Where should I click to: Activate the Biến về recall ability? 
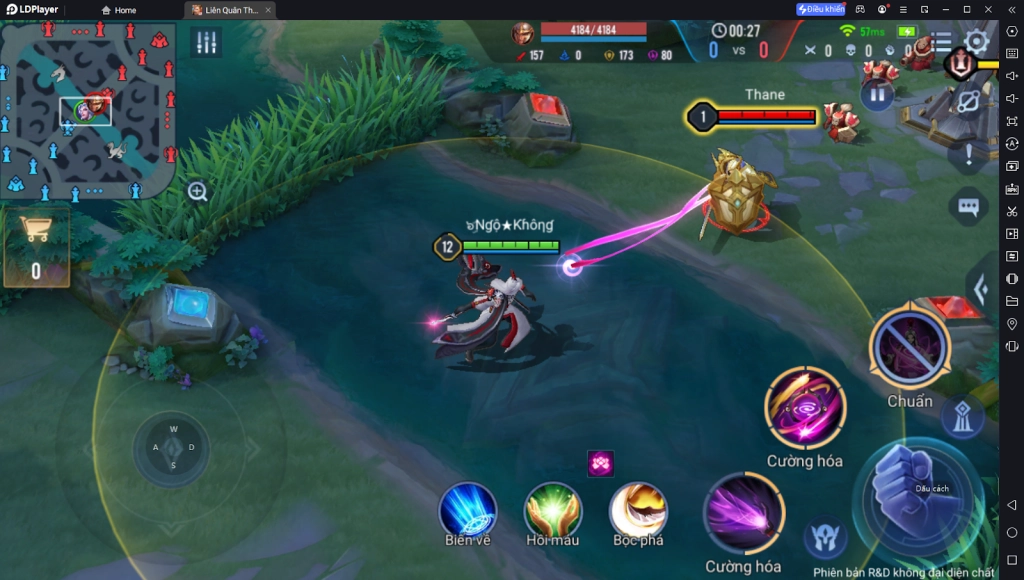[468, 510]
